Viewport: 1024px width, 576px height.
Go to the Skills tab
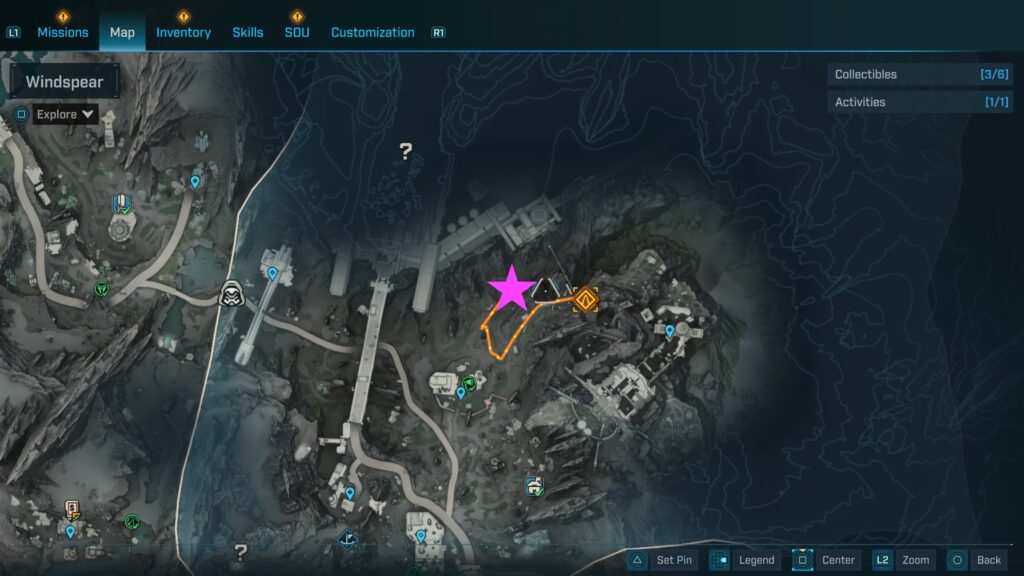[248, 32]
